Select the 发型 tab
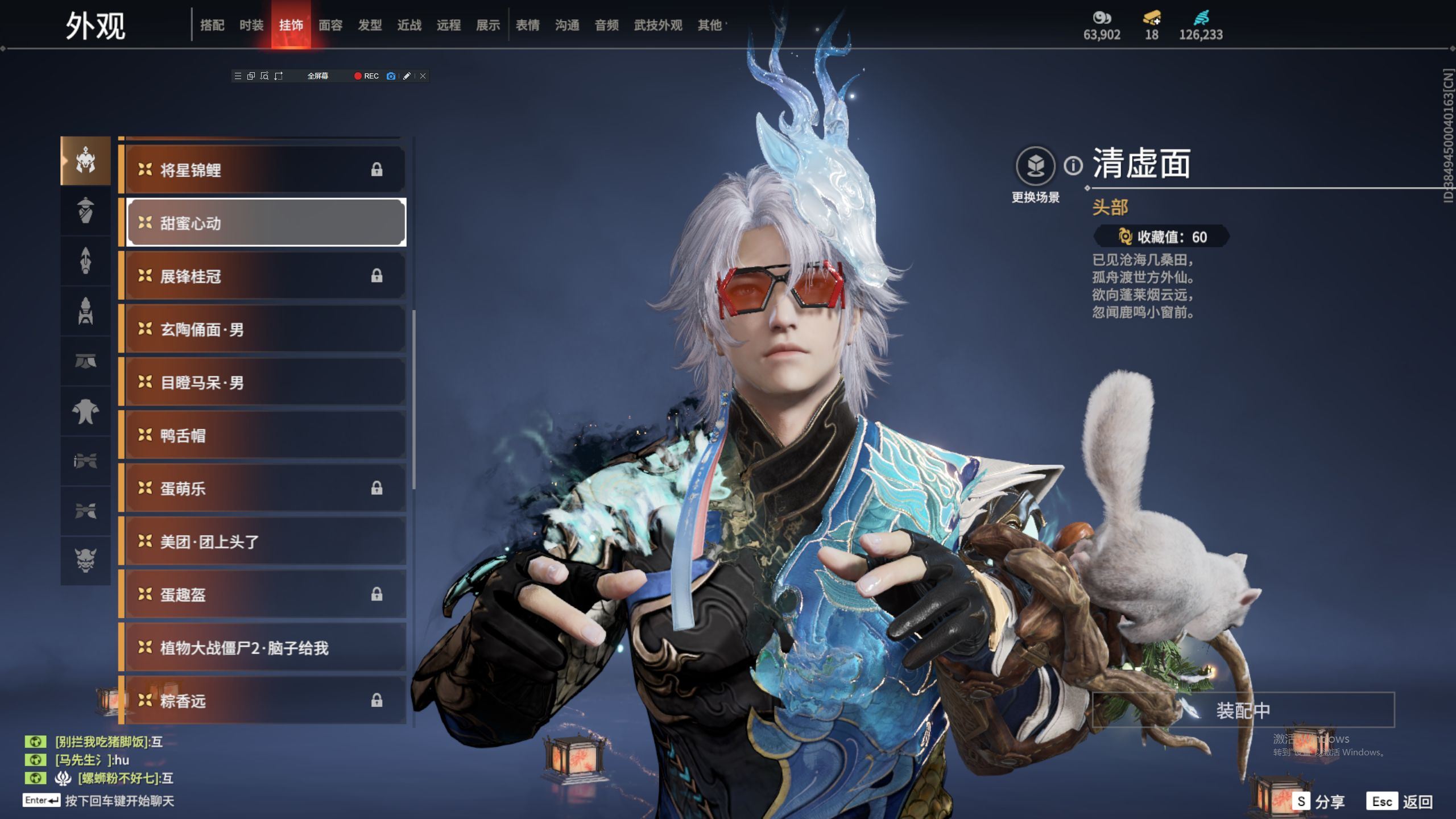The width and height of the screenshot is (1456, 819). point(370,25)
